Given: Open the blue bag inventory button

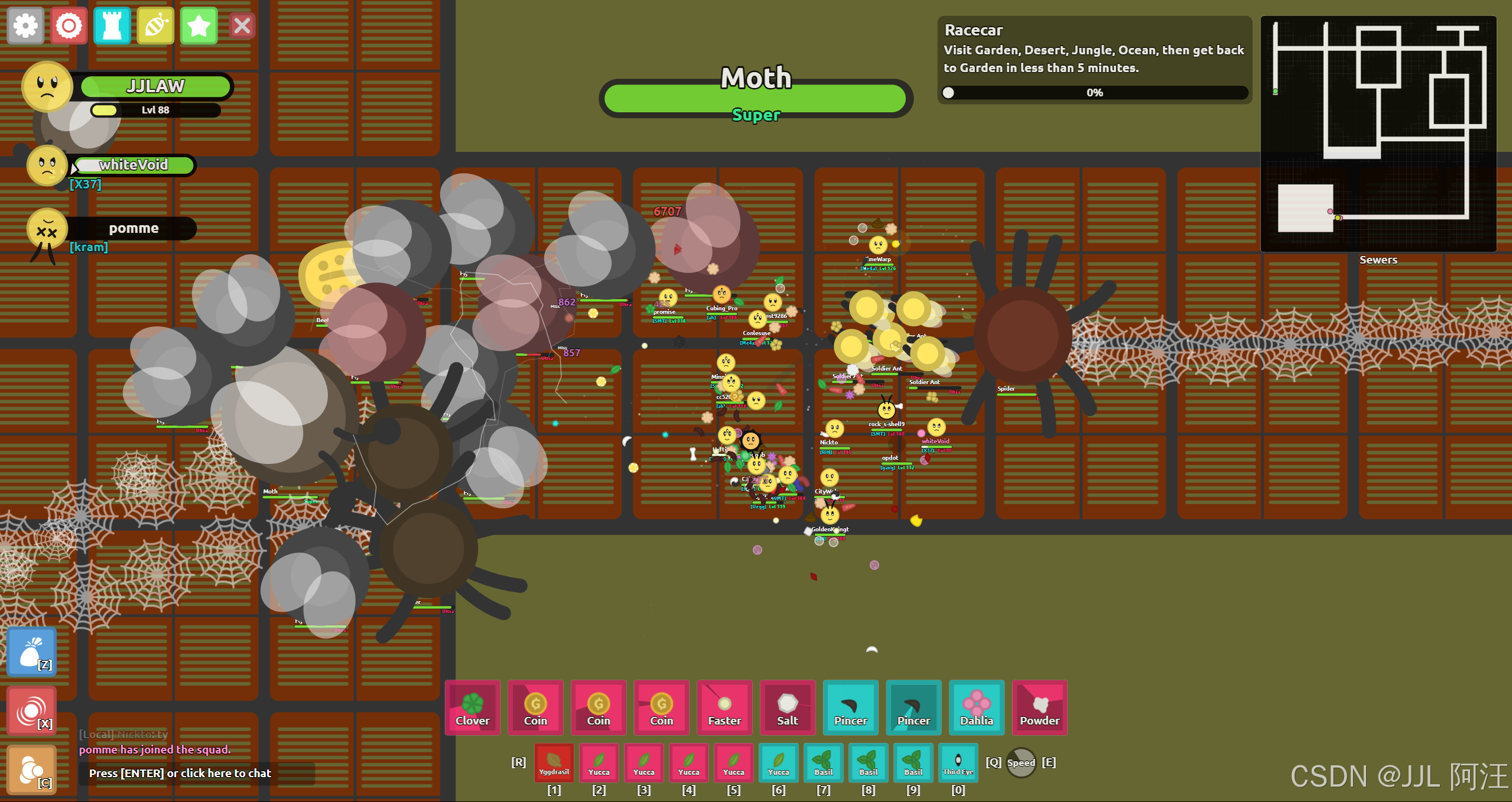Looking at the screenshot, I should point(32,652).
